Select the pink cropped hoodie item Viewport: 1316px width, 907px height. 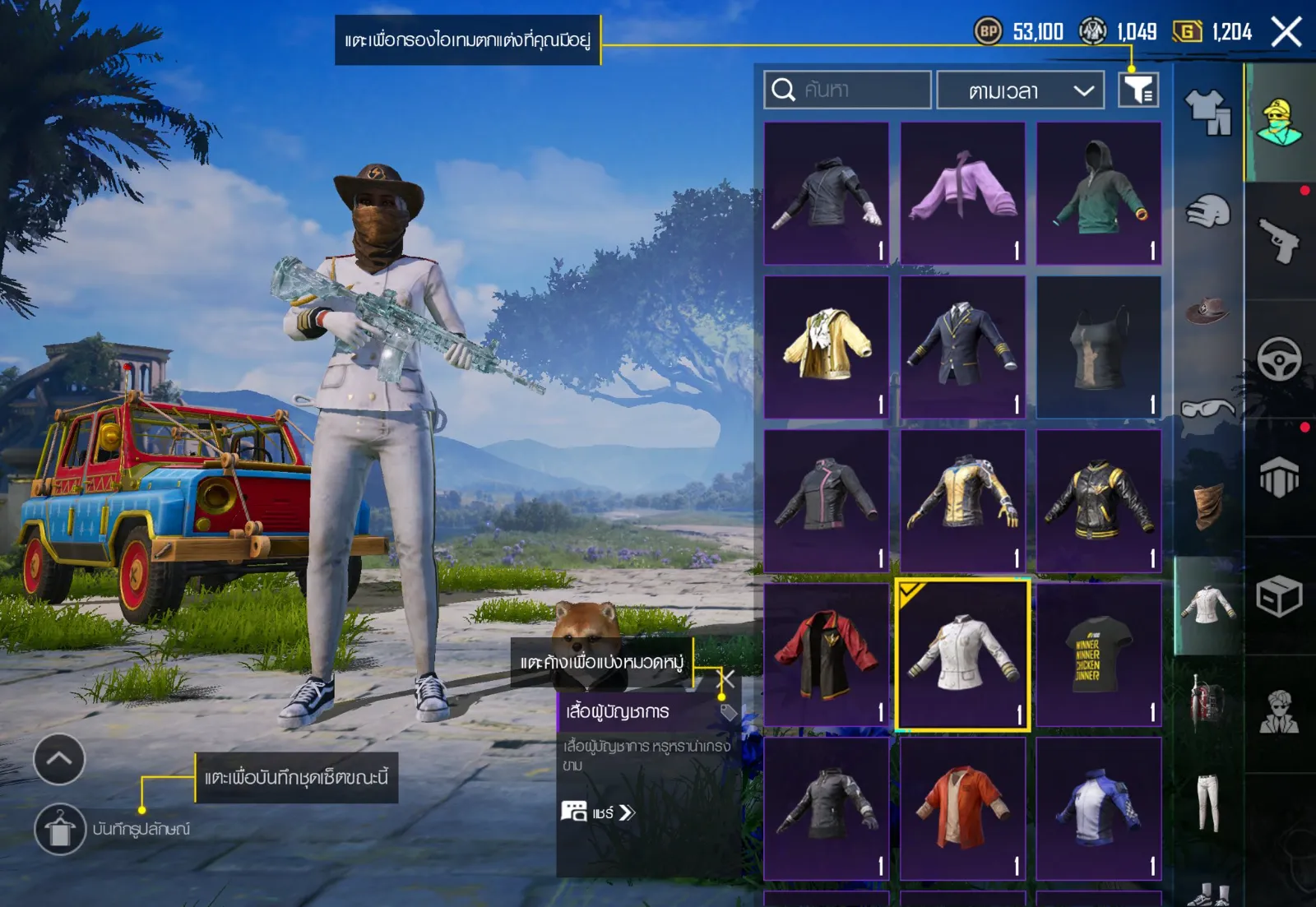click(x=962, y=193)
